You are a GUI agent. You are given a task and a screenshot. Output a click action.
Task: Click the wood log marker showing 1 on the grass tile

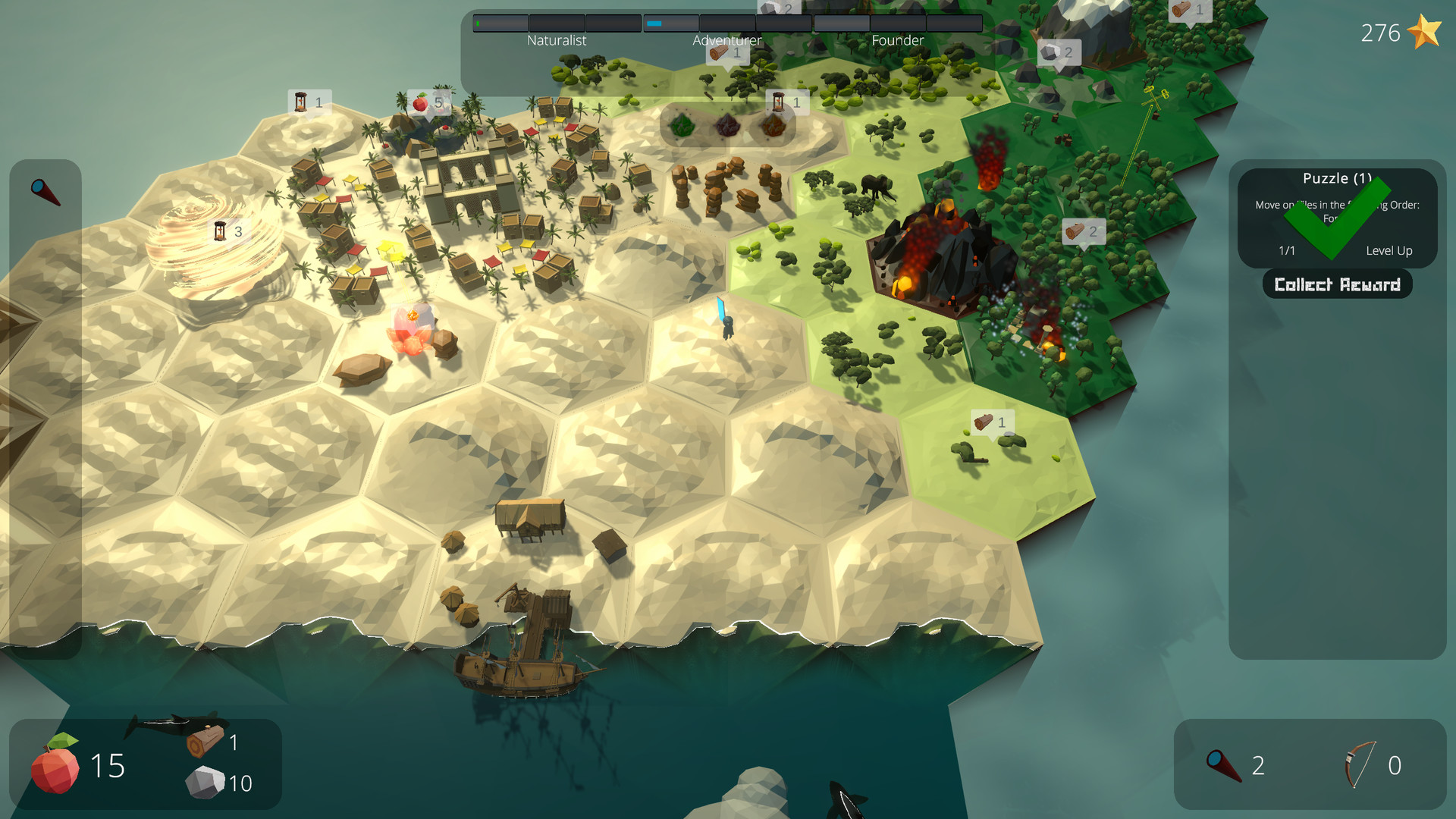984,422
